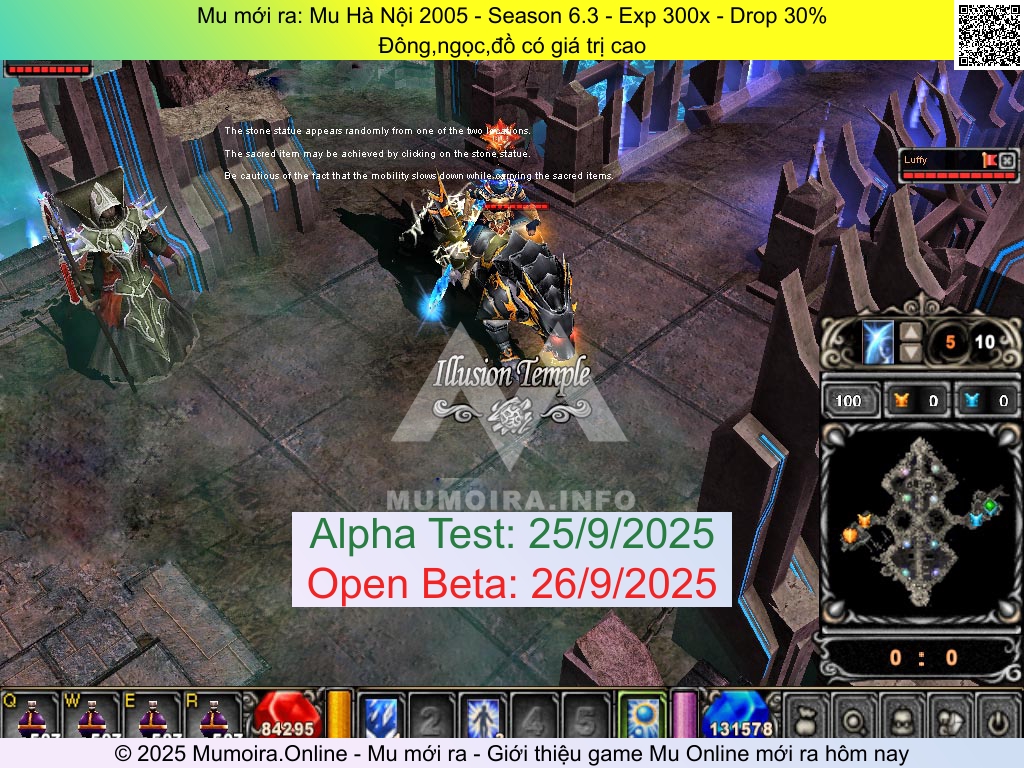Select empty skill slot 2
1024x768 pixels.
pos(431,716)
